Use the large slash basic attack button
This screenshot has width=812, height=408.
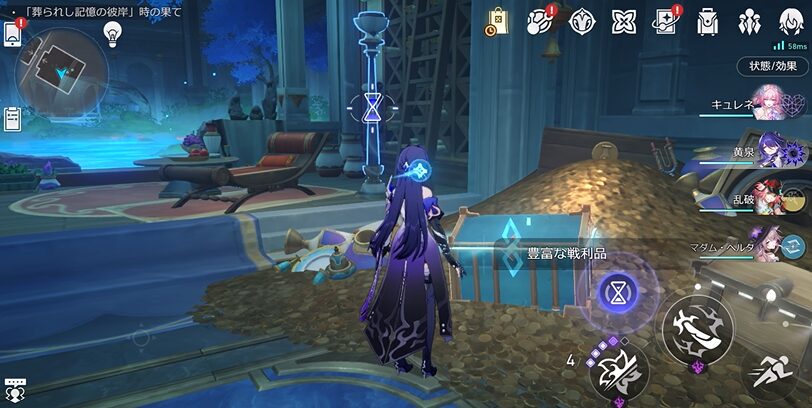click(x=697, y=327)
